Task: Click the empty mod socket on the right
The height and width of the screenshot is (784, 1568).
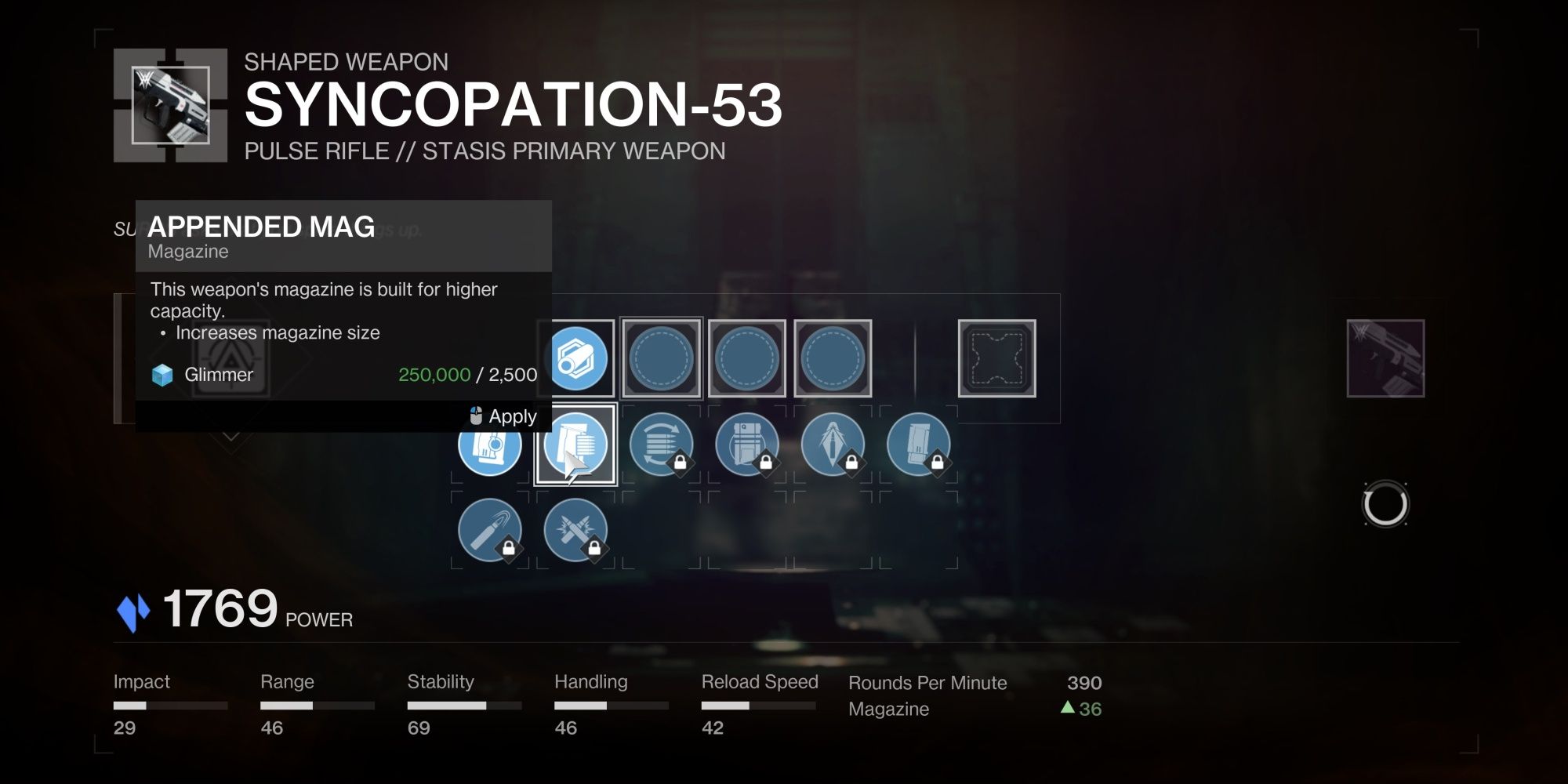Action: point(996,358)
